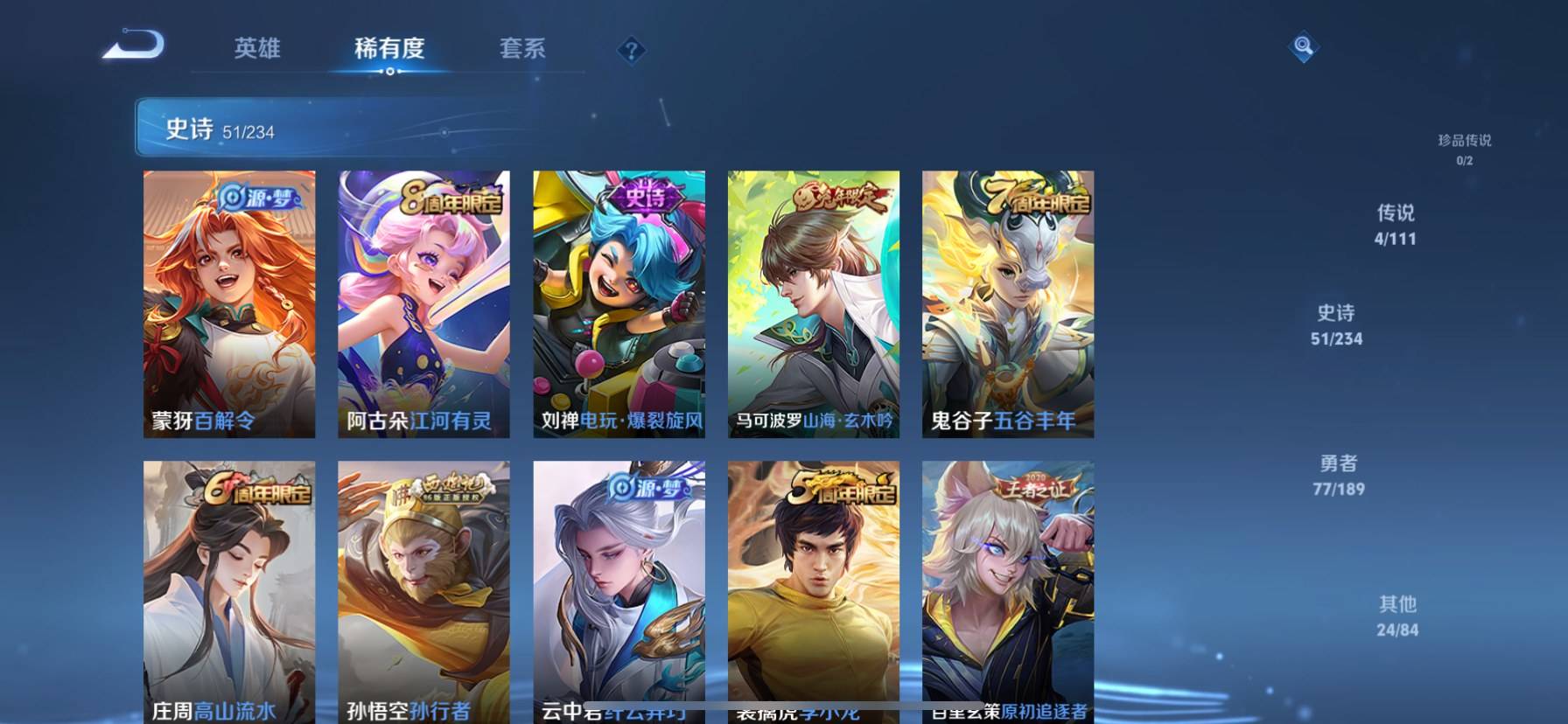Image resolution: width=1568 pixels, height=724 pixels.
Task: Show the 勇者 77/189 rarity category
Action: click(x=1338, y=475)
